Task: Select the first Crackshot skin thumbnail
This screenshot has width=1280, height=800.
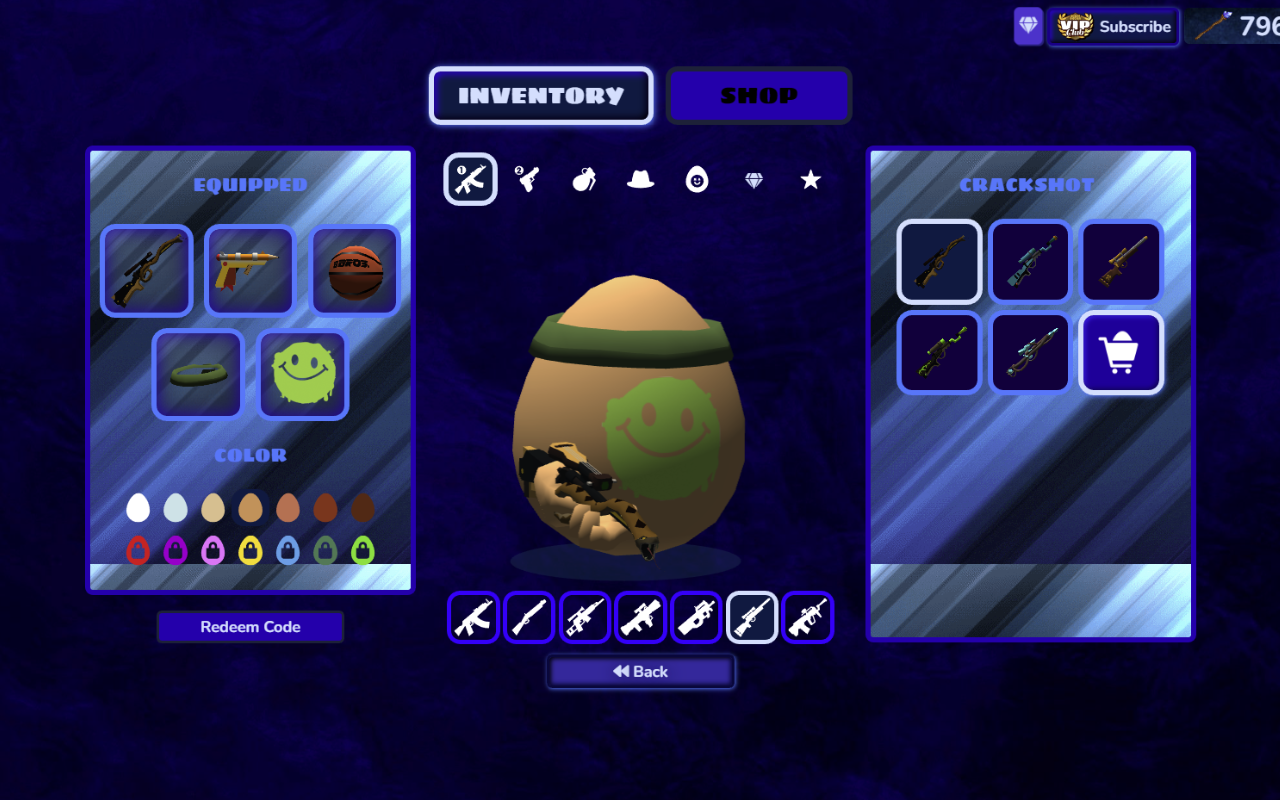Action: click(x=938, y=261)
